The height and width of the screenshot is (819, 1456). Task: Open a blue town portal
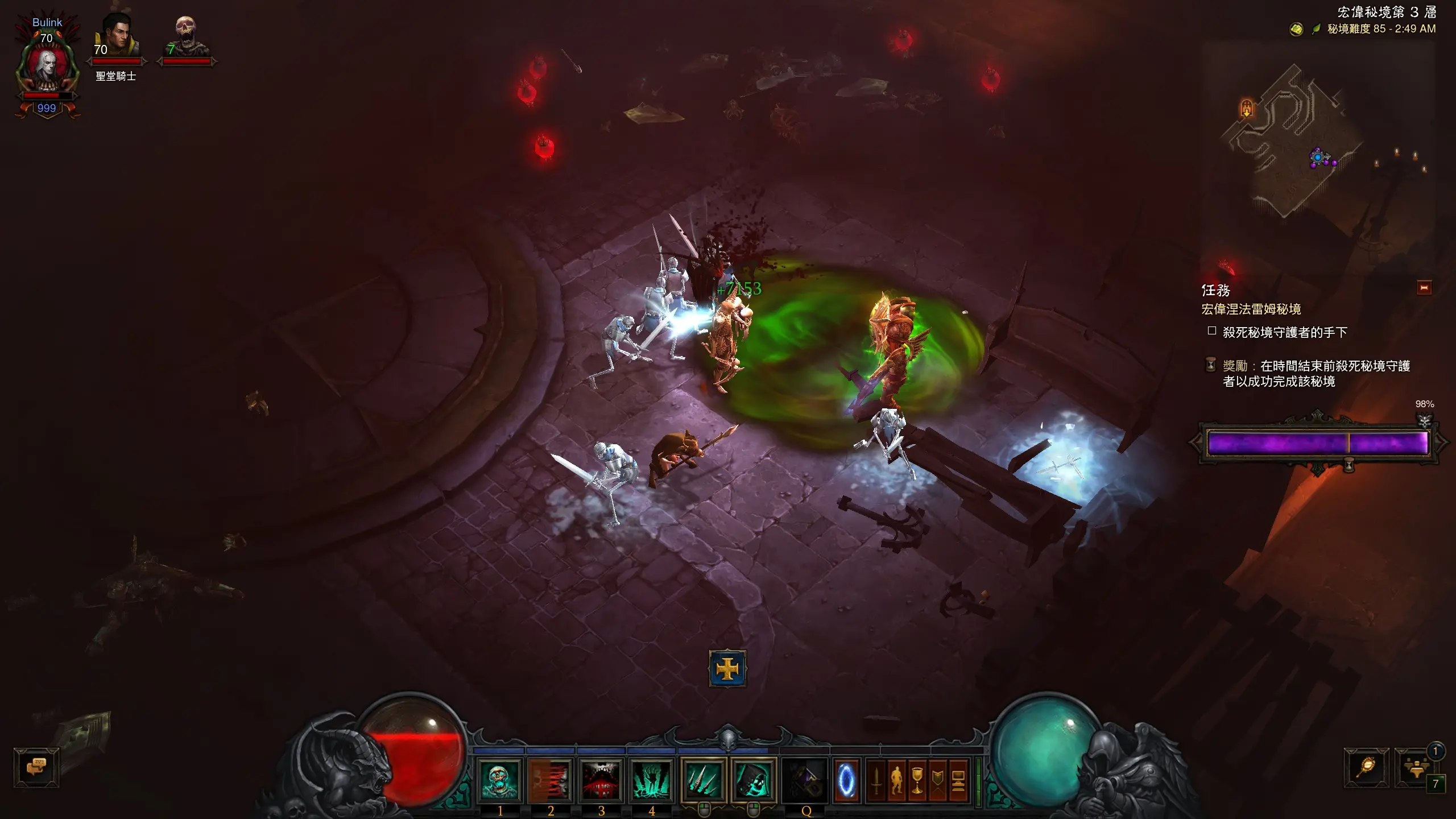(x=846, y=780)
